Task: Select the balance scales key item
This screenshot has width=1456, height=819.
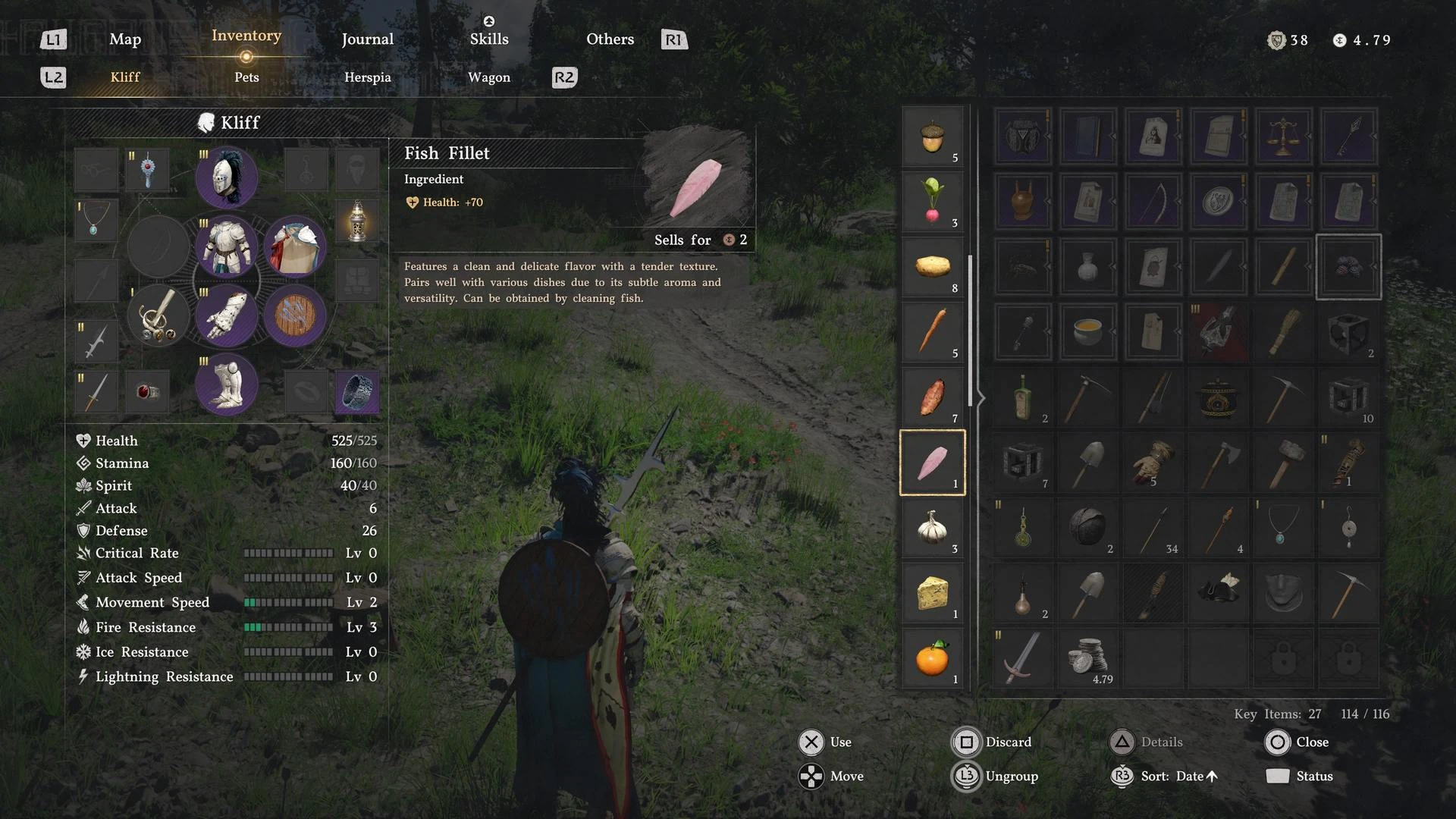Action: click(1283, 136)
